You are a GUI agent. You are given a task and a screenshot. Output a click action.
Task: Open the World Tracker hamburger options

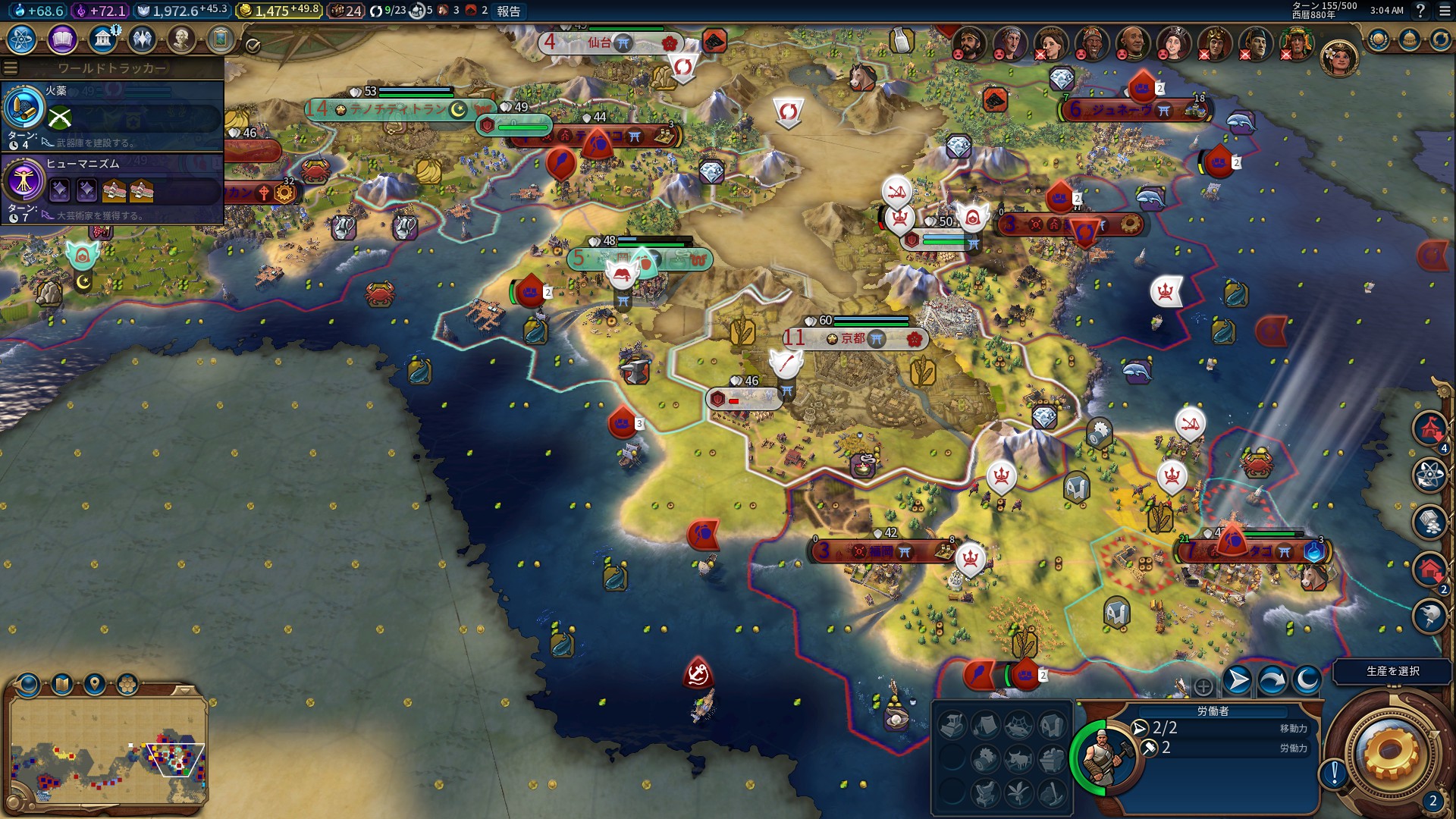tap(11, 68)
